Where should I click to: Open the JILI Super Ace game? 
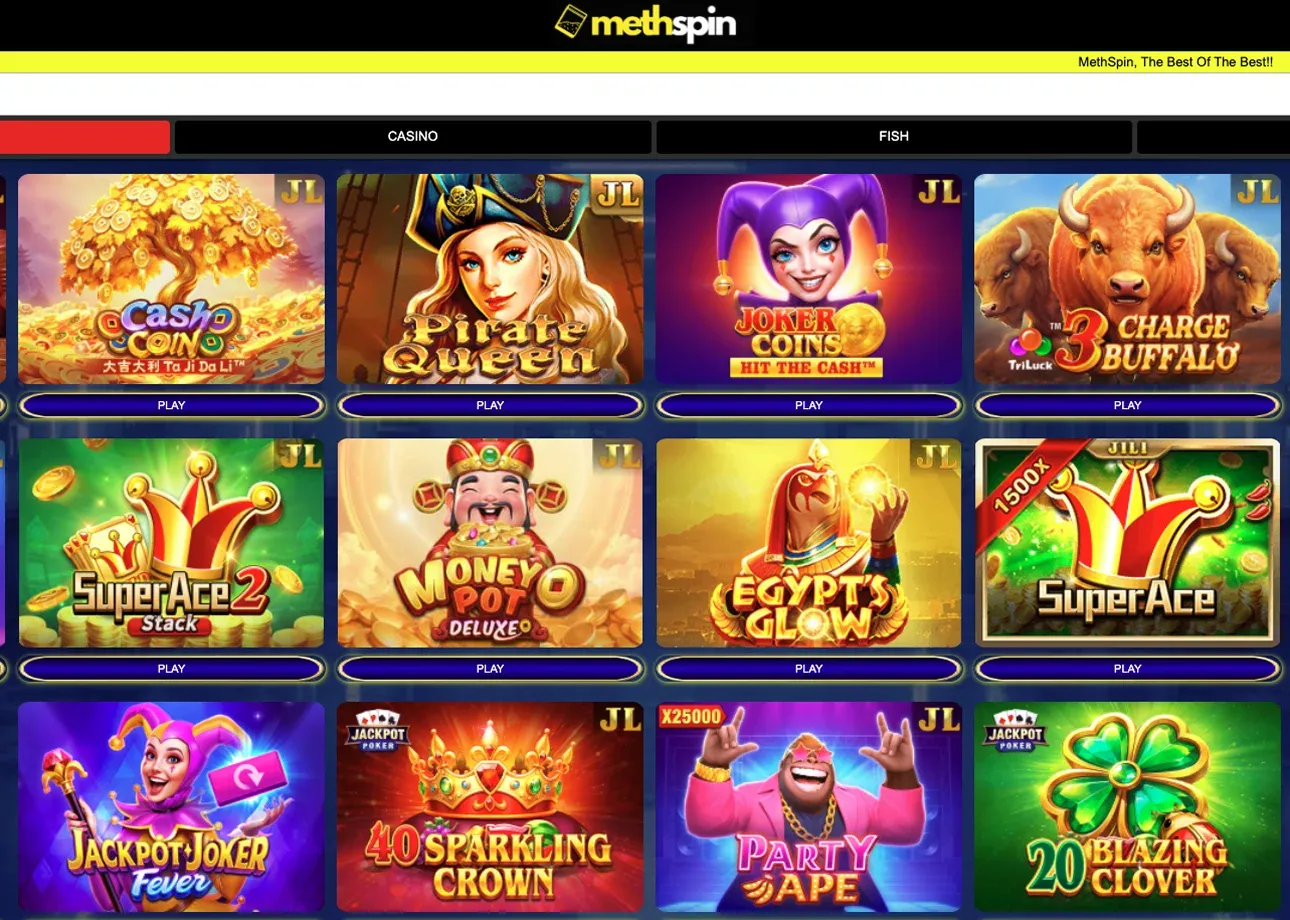point(1127,542)
